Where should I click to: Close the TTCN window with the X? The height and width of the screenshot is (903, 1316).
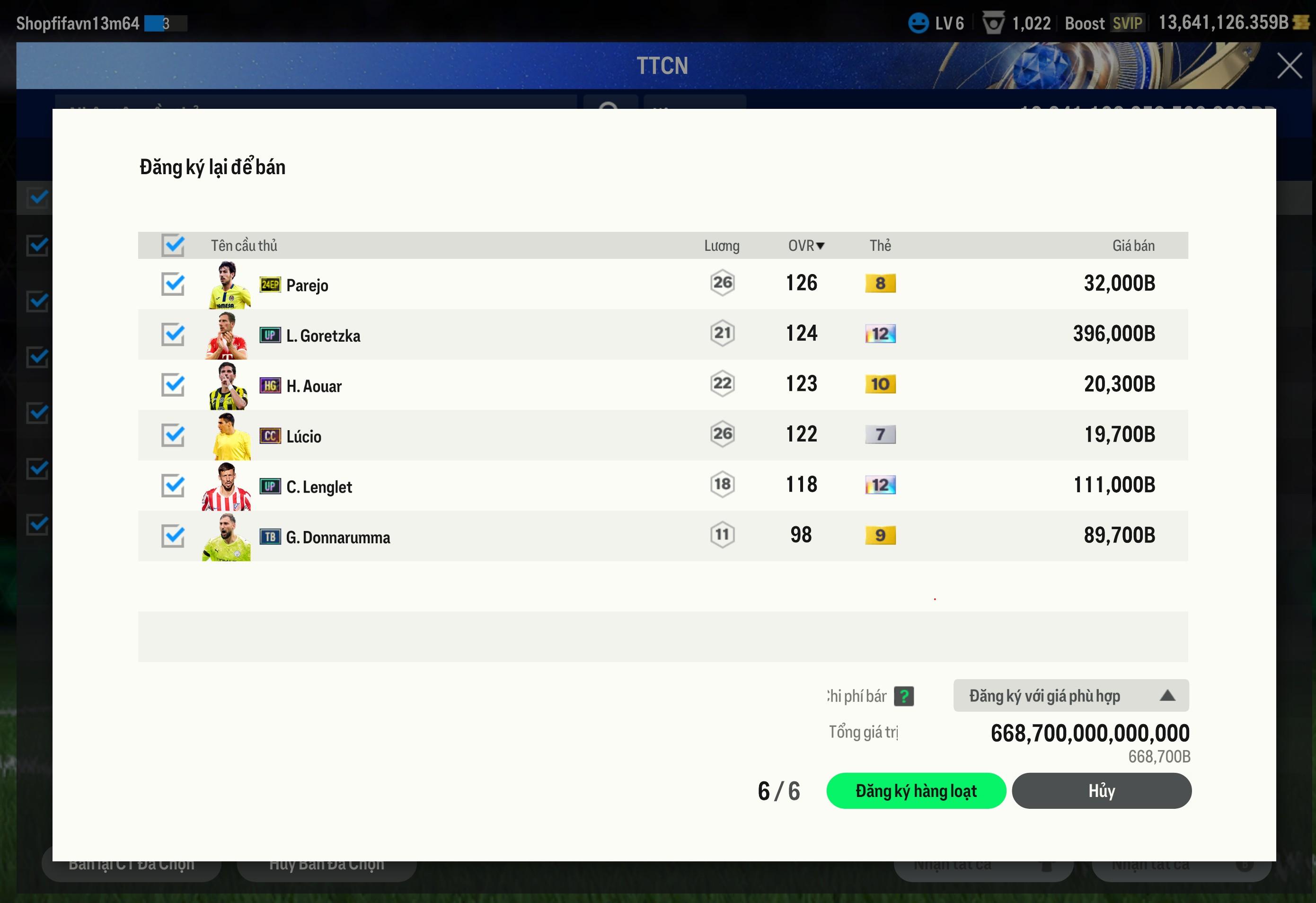[x=1290, y=66]
